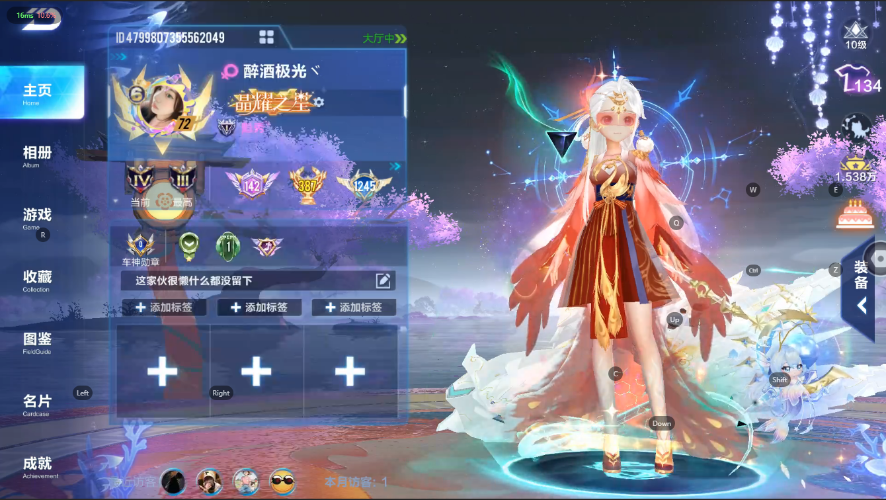Image resolution: width=886 pixels, height=500 pixels.
Task: Click the birthday cake icon
Action: [x=856, y=212]
